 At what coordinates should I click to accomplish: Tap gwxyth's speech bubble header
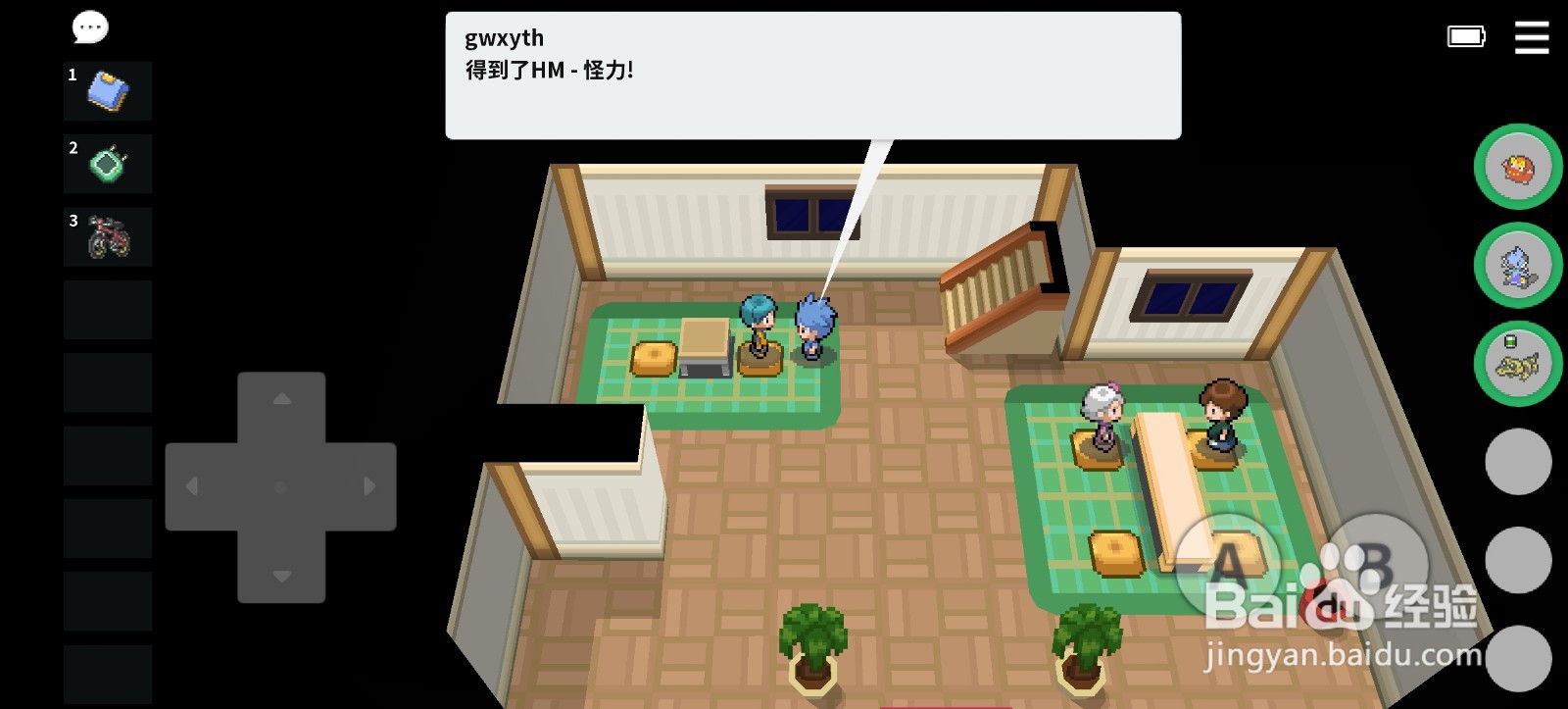[504, 37]
